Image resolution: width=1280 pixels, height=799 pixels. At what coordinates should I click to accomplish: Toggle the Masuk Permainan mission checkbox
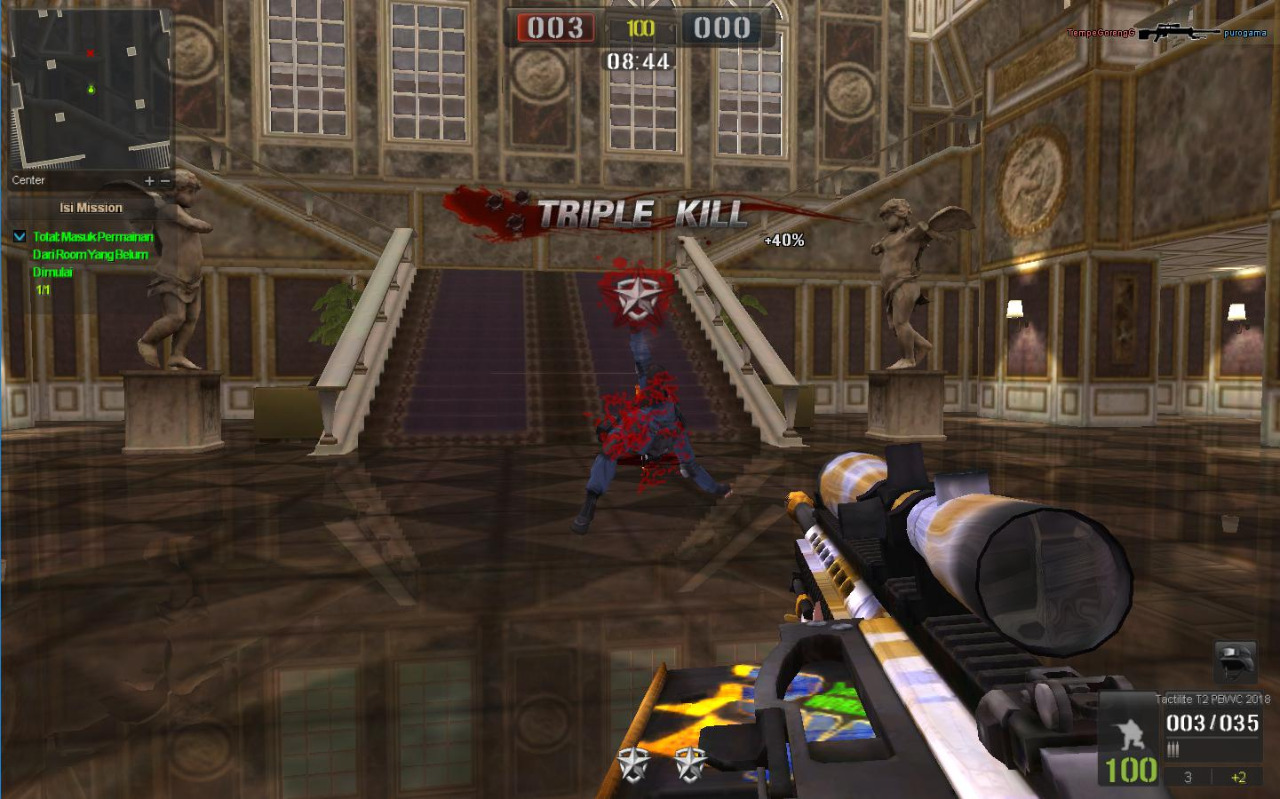tap(20, 236)
